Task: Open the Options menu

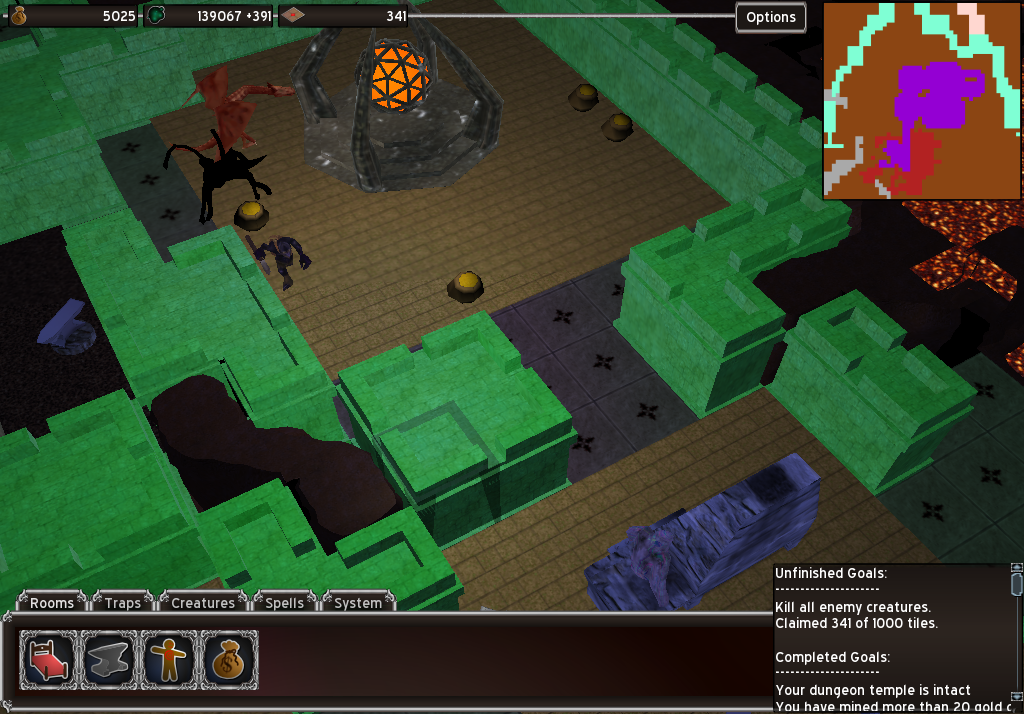Action: pyautogui.click(x=771, y=17)
